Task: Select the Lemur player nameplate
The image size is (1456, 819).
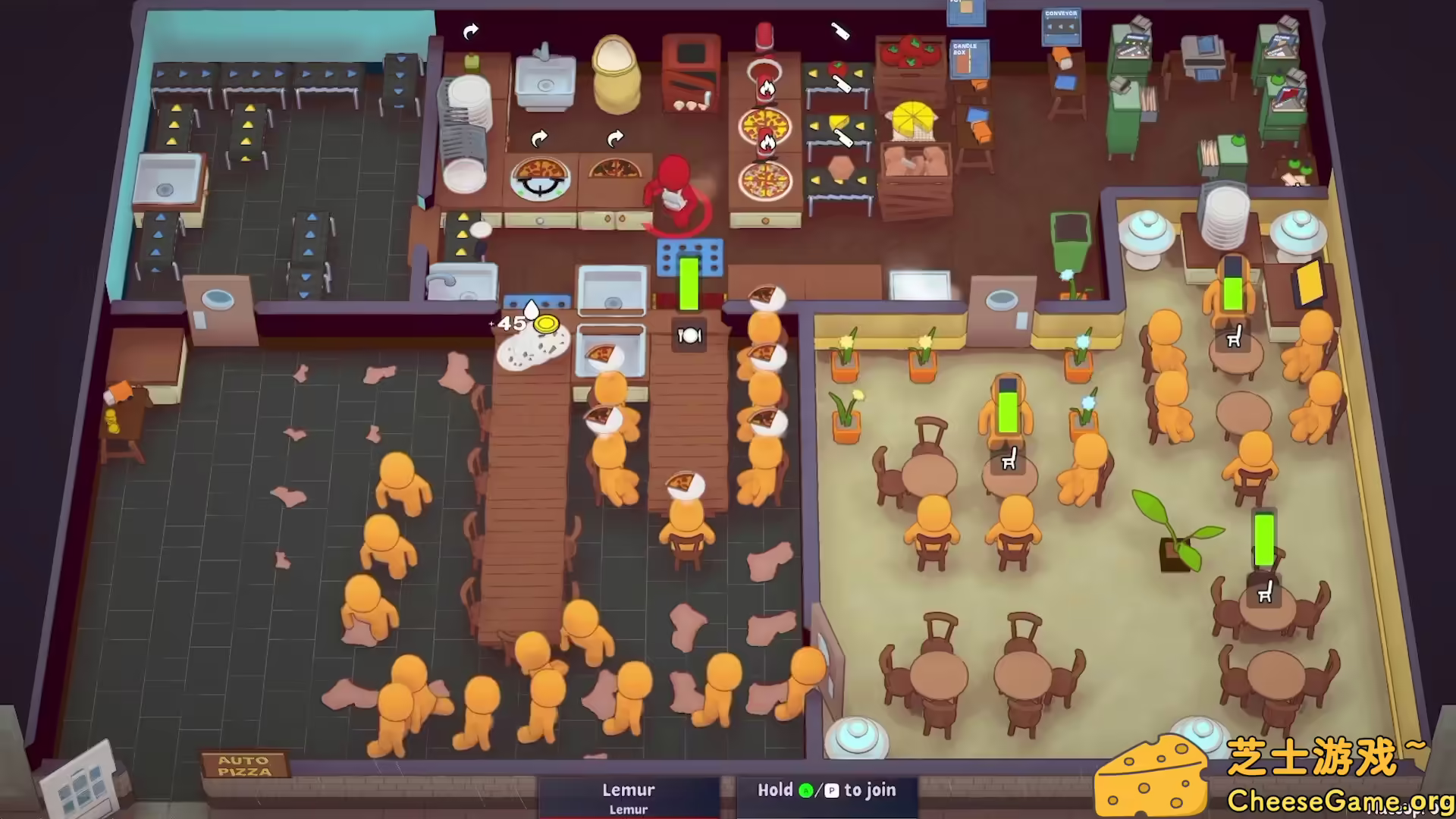Action: click(x=628, y=790)
